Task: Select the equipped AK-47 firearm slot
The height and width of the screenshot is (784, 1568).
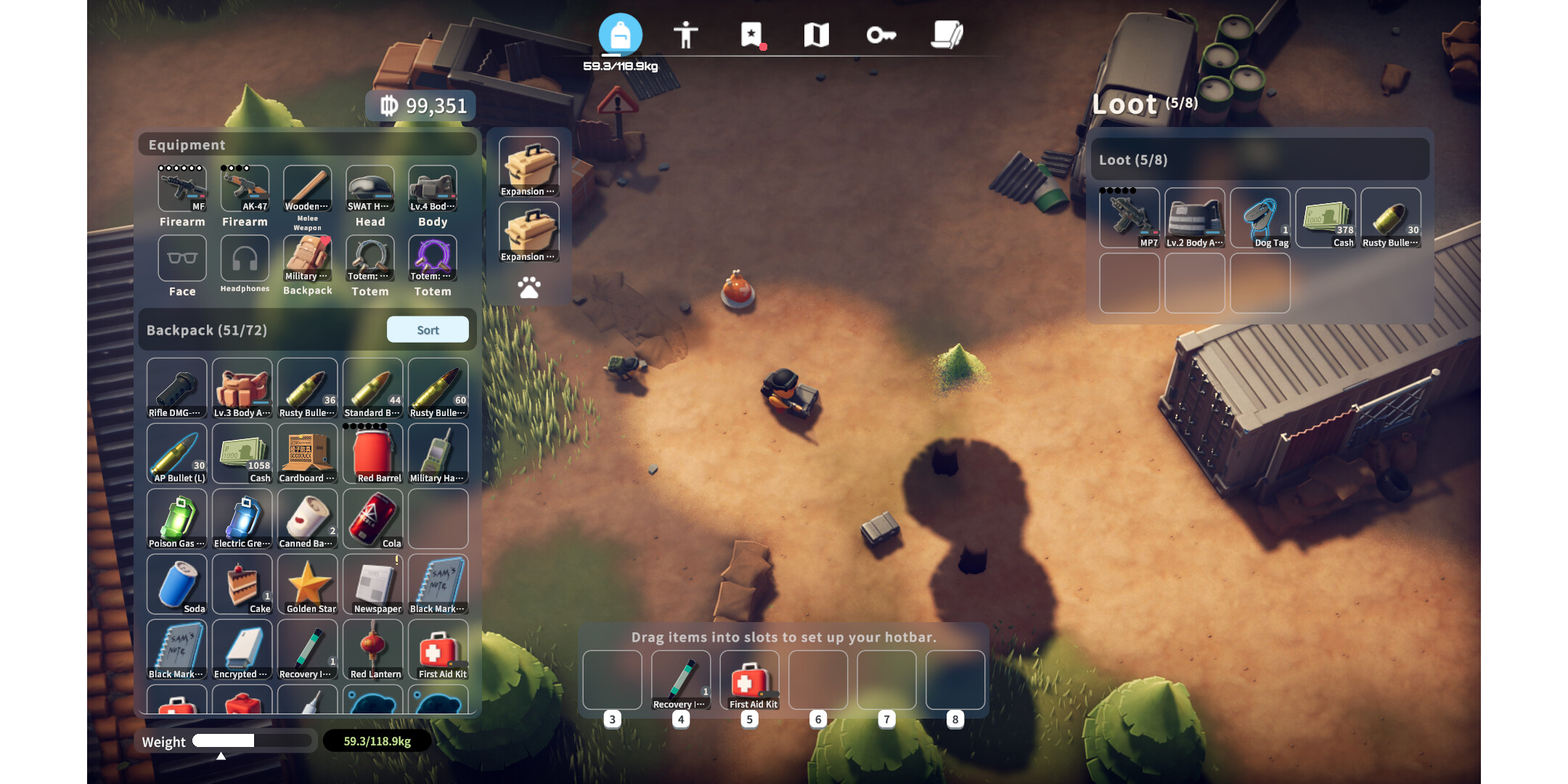Action: coord(245,189)
